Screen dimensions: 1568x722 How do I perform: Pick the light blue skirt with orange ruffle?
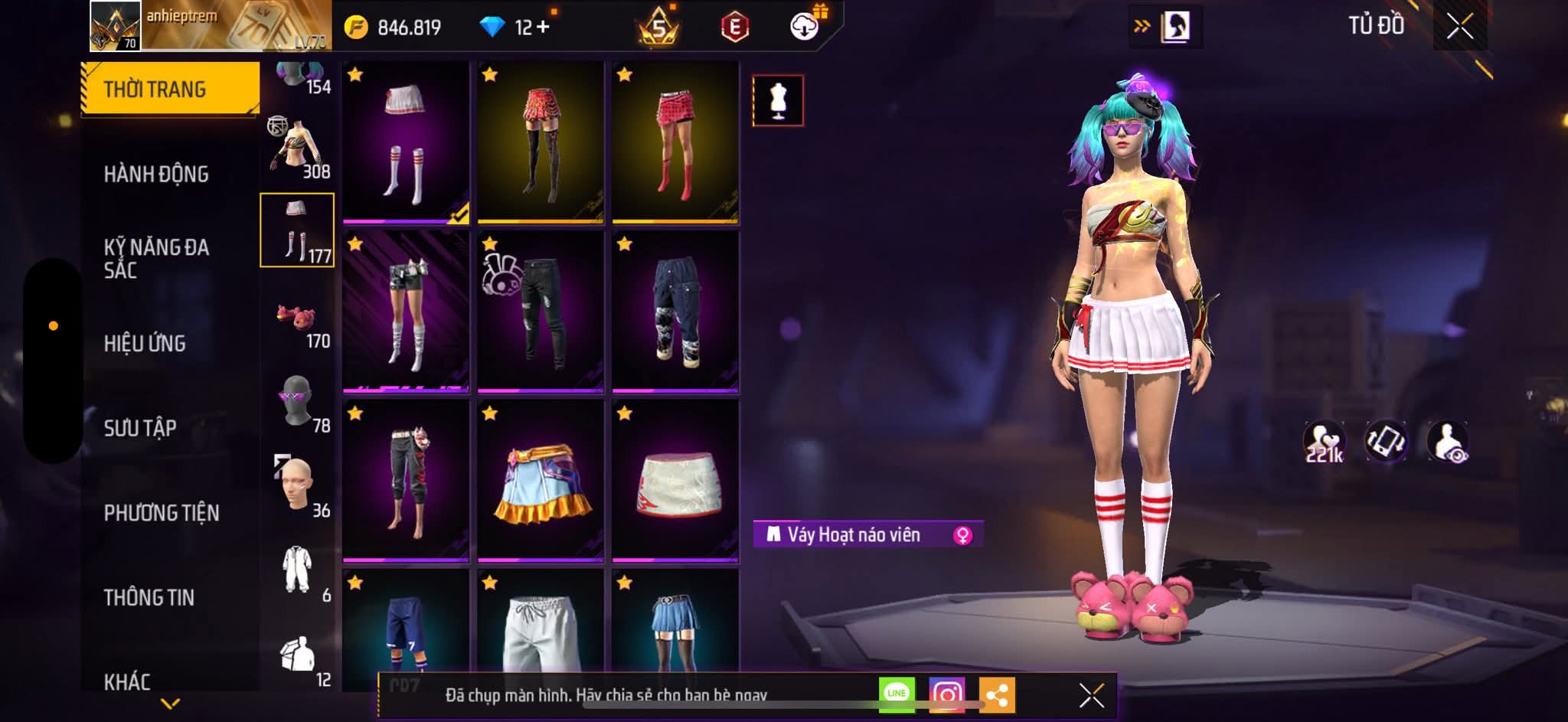[541, 481]
